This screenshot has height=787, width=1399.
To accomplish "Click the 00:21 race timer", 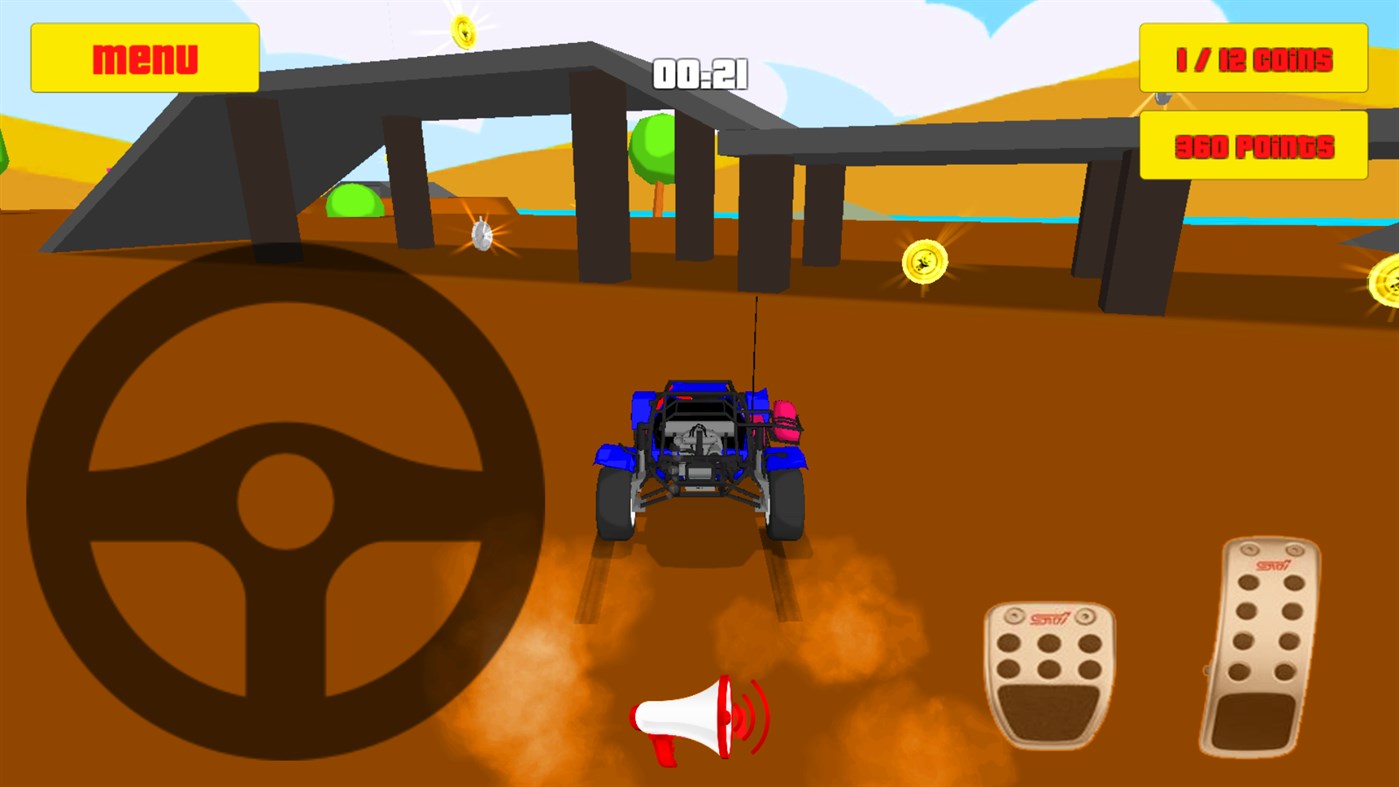I will 700,73.
